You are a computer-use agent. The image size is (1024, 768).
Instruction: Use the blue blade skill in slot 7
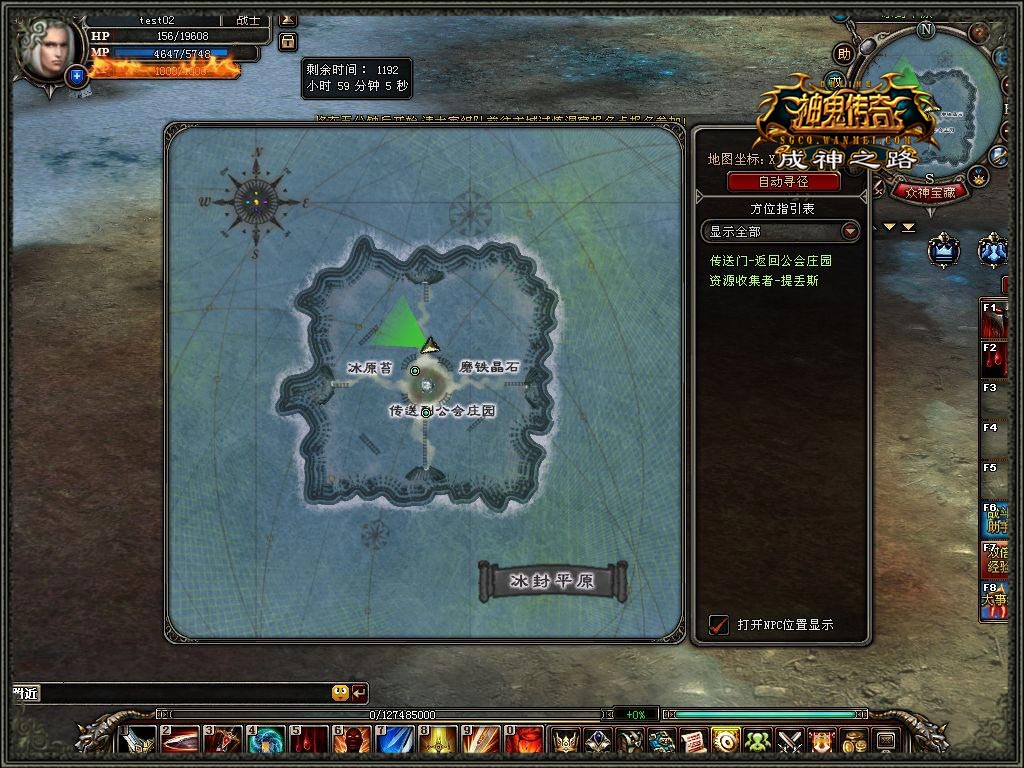click(395, 741)
